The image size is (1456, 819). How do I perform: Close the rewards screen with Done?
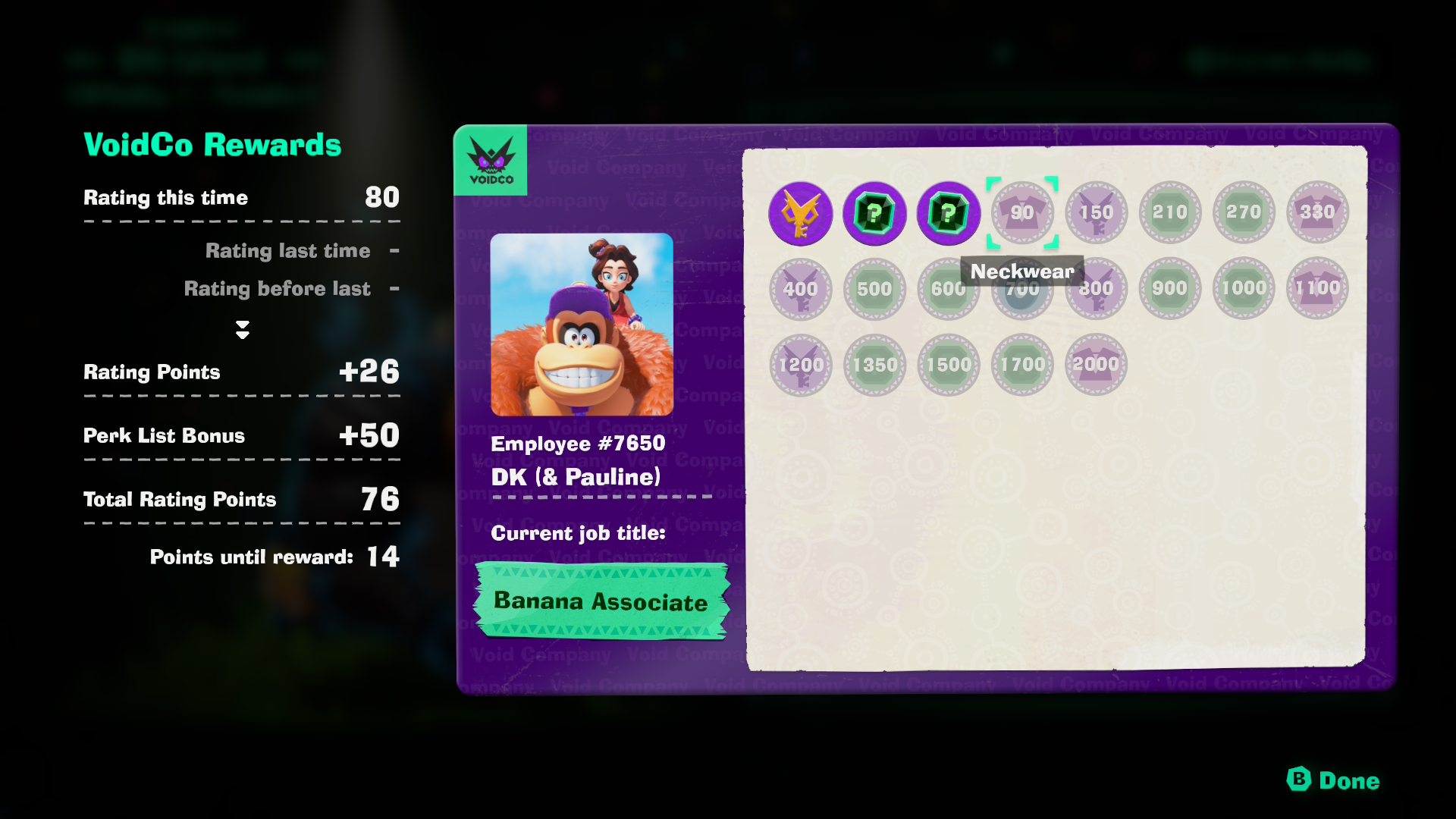pos(1334,780)
